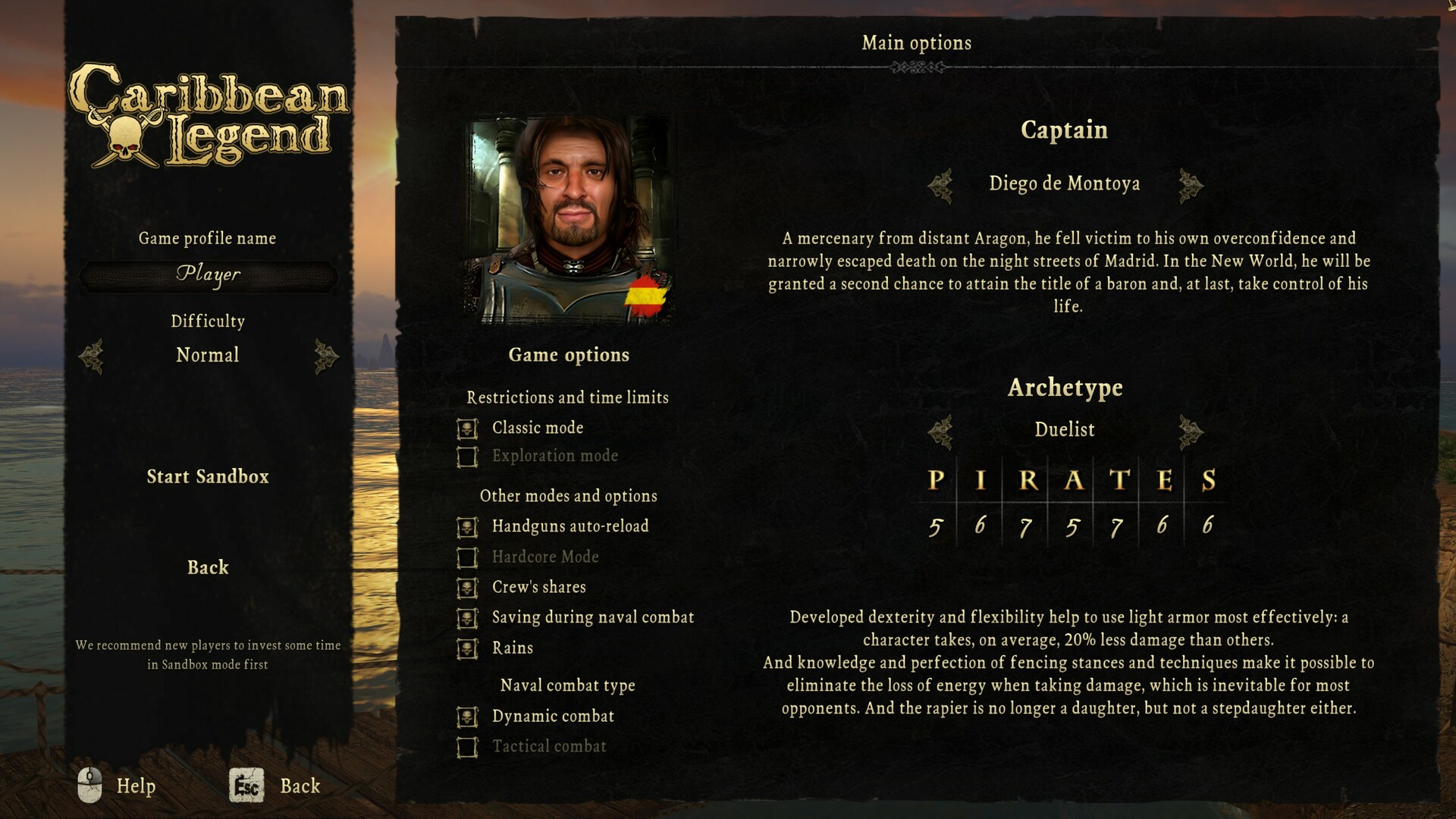Click Start Sandbox

click(x=208, y=477)
